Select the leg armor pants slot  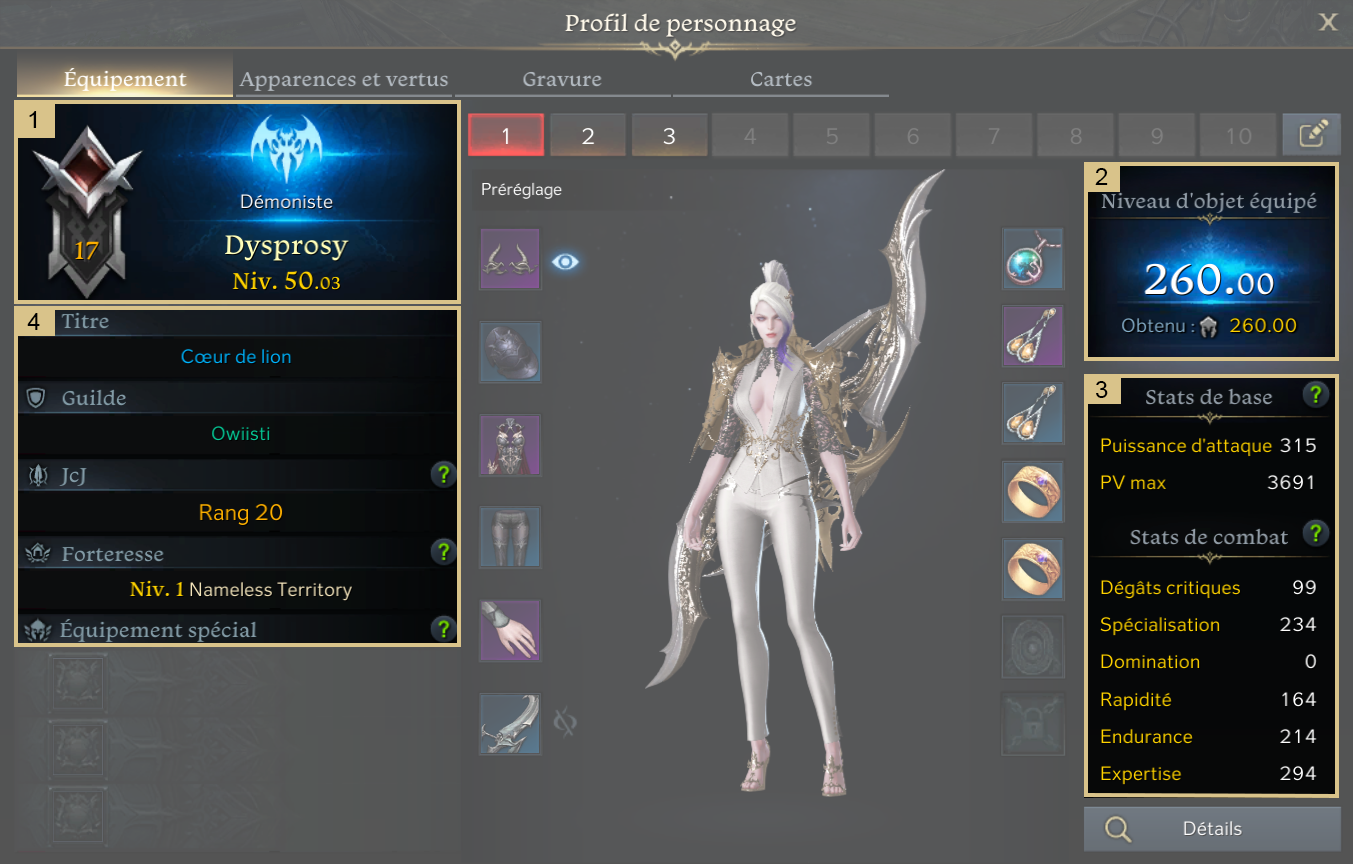(510, 537)
